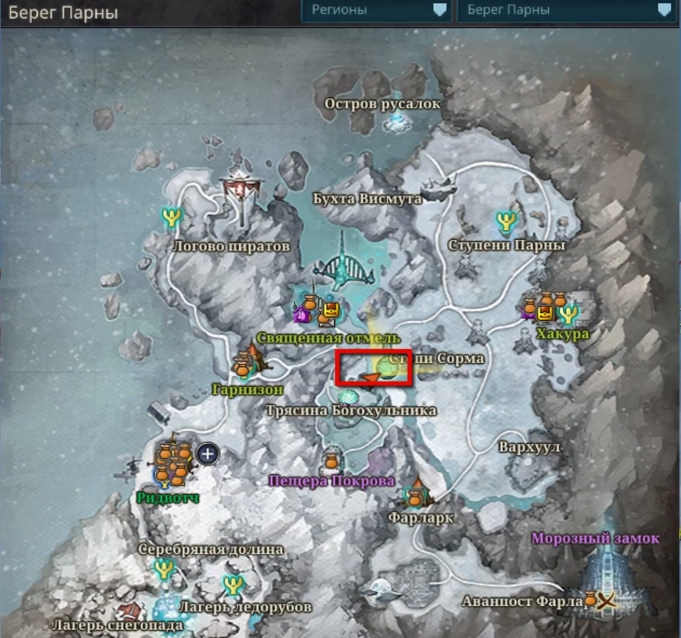Select the pirate lair emblem marker
681x638 pixels.
(x=238, y=185)
